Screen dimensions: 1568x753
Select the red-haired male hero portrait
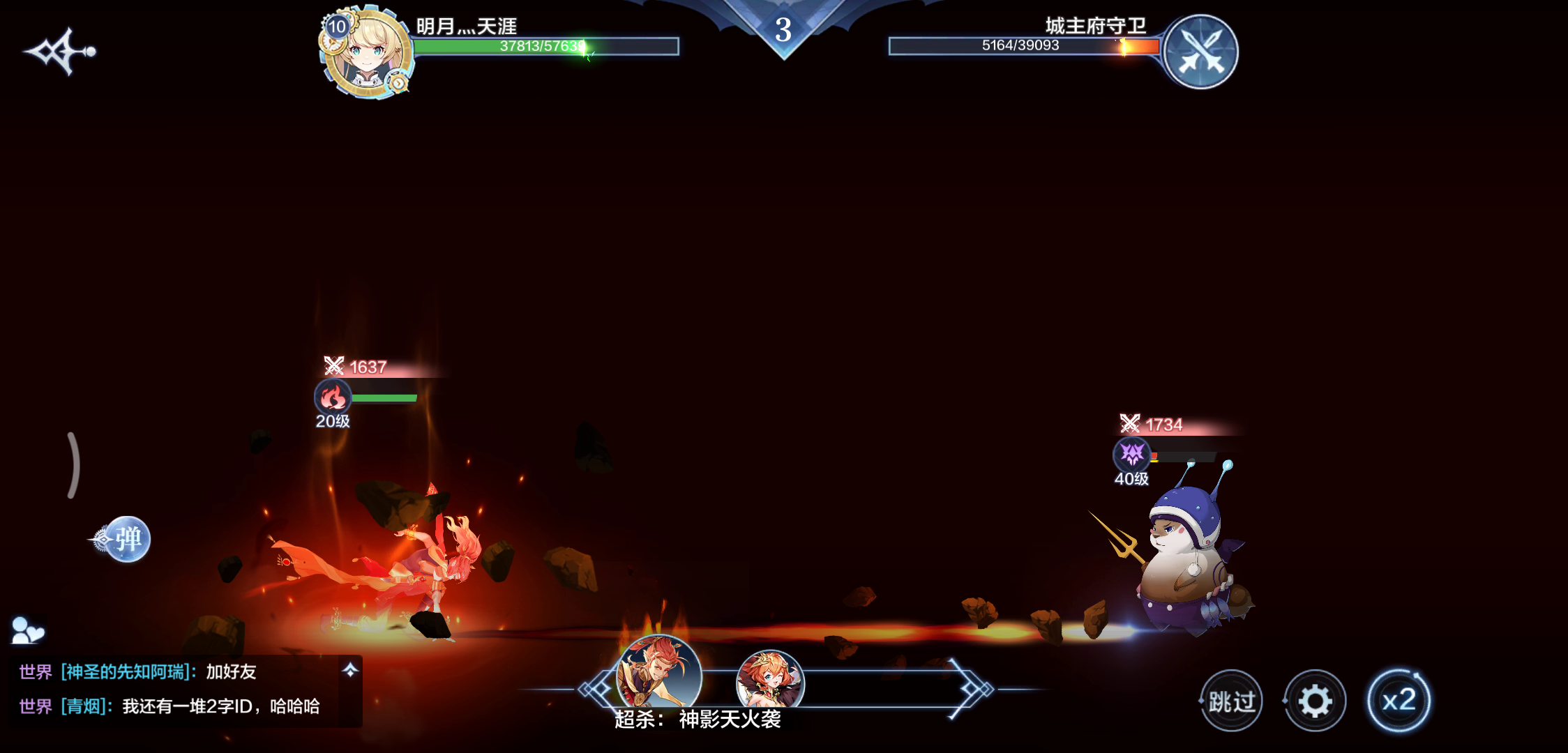[659, 673]
